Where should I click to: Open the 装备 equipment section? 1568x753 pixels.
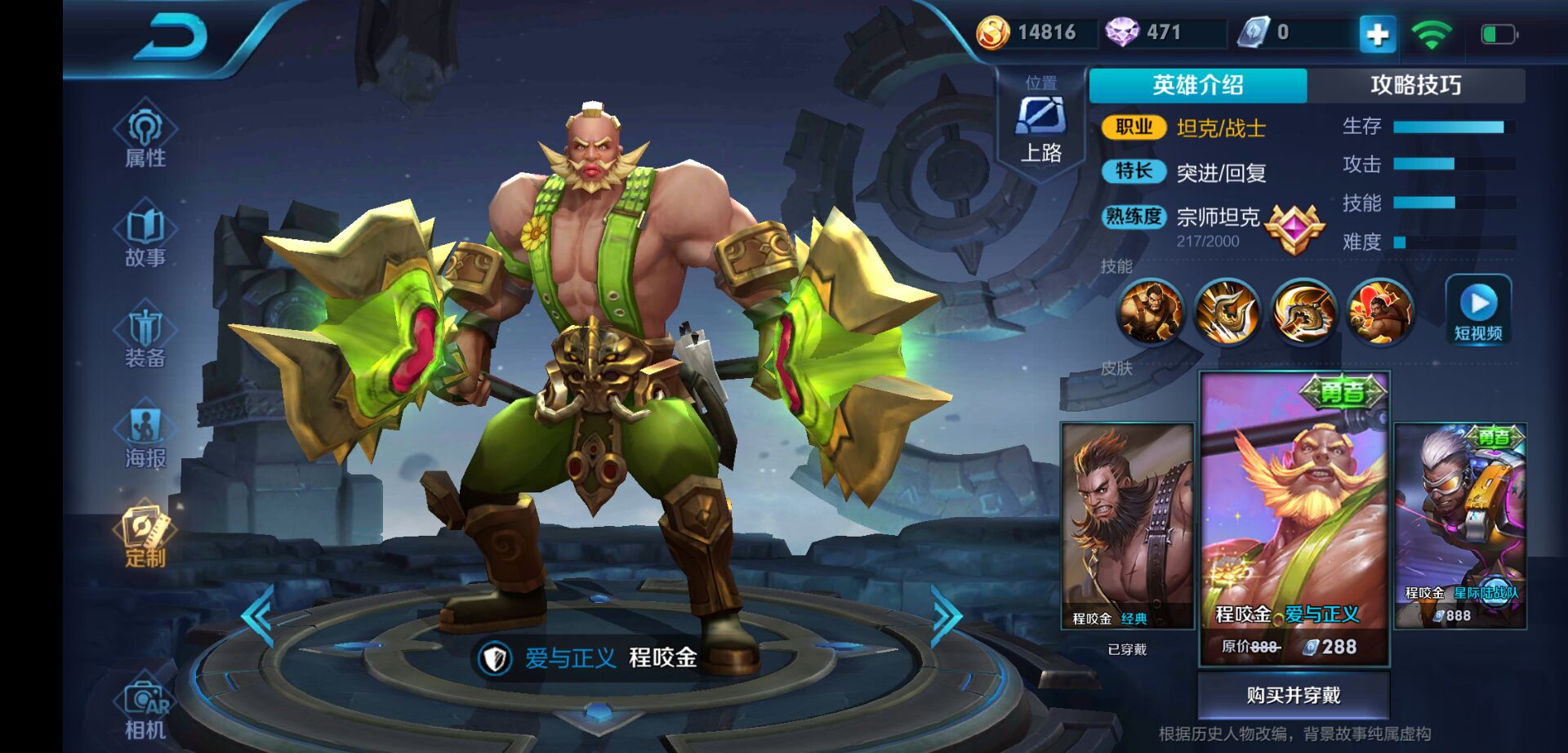click(x=145, y=336)
